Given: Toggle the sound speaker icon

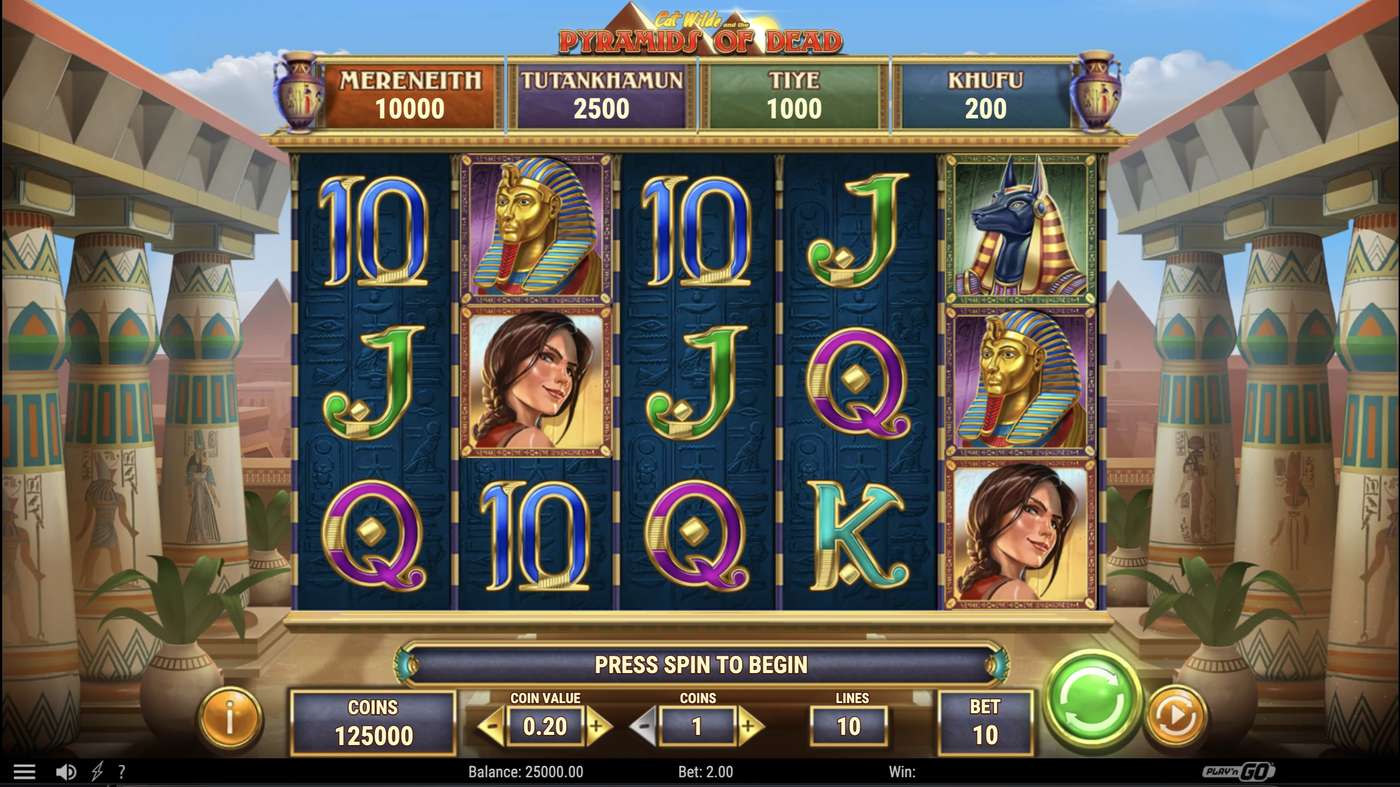Looking at the screenshot, I should click(66, 772).
